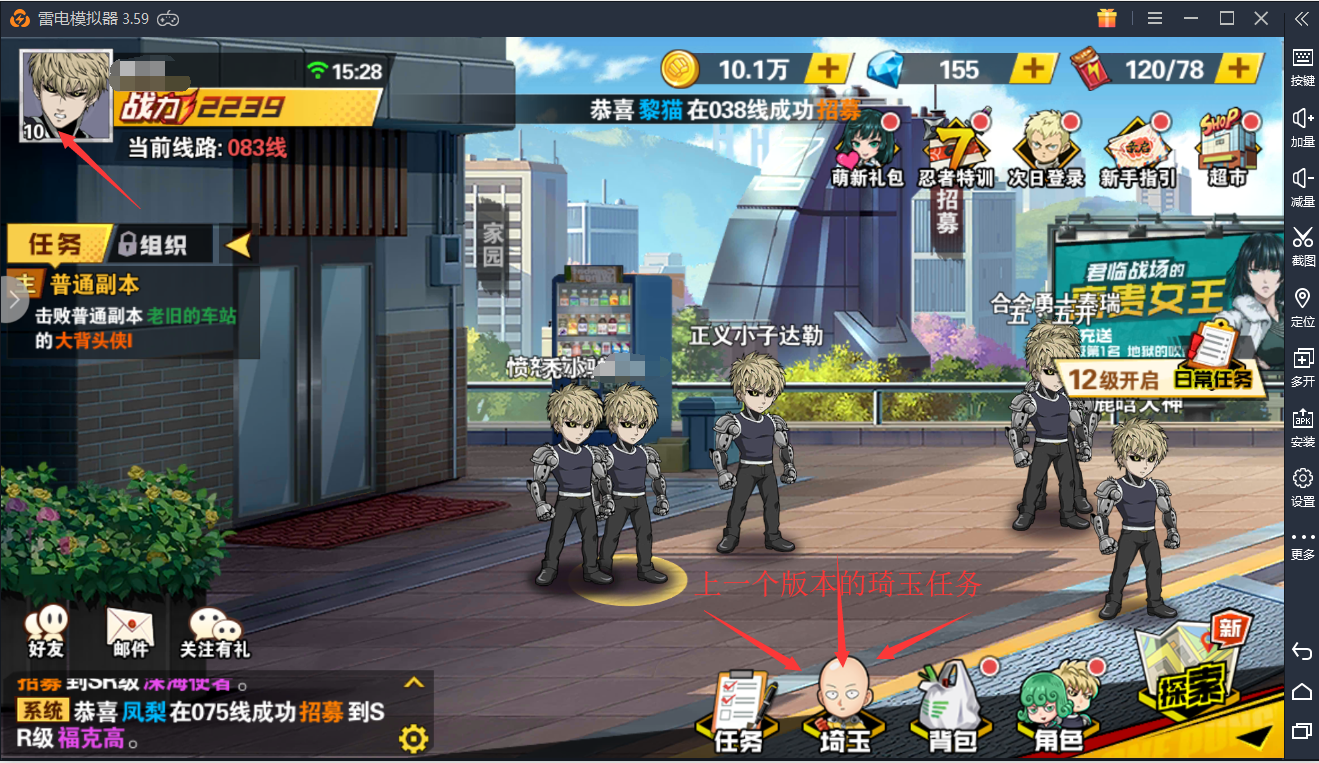1319x763 pixels.
Task: Add gold coins with the plus button
Action: click(829, 68)
